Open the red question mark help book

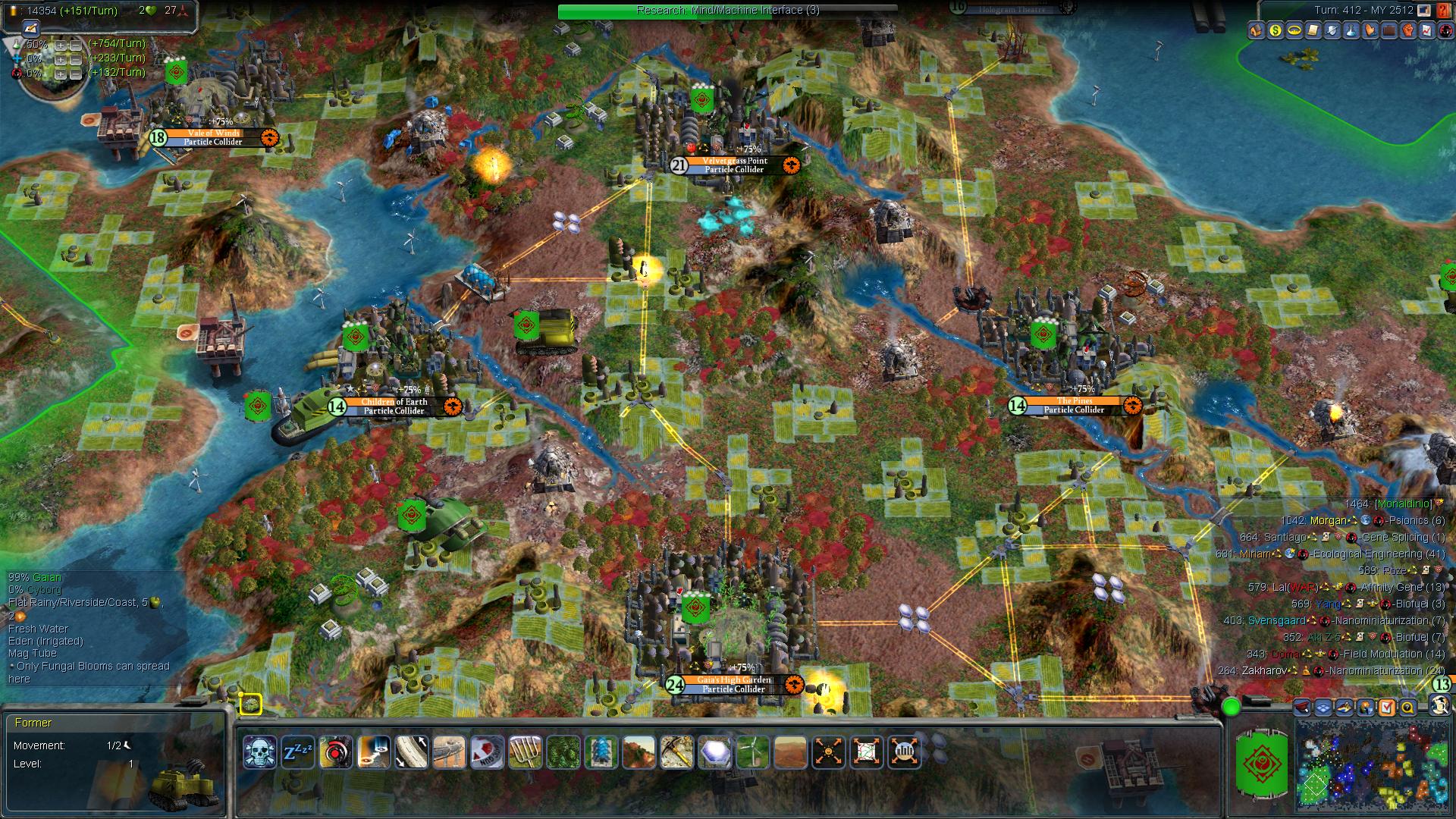[x=1443, y=11]
